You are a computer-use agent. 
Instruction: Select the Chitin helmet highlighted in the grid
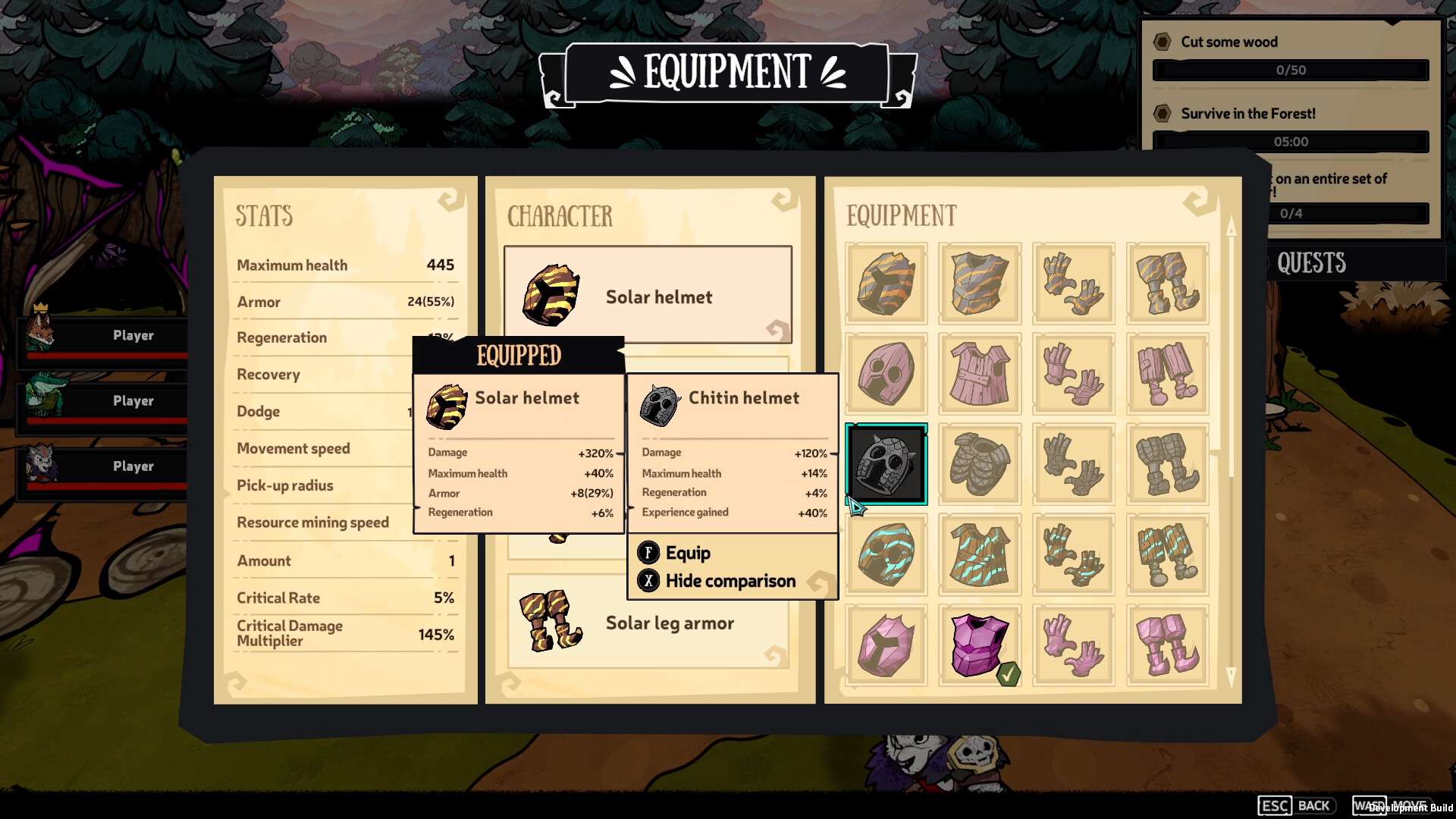(886, 463)
